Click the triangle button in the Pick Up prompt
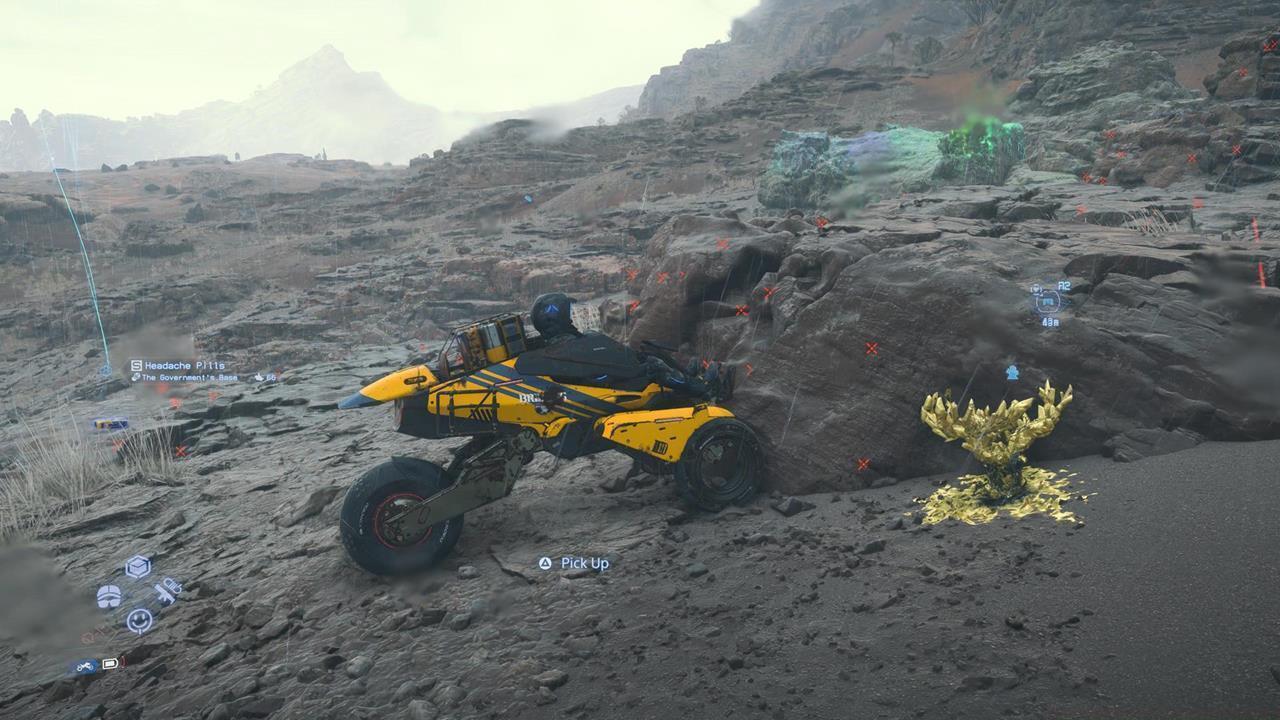Viewport: 1280px width, 720px height. tap(545, 563)
